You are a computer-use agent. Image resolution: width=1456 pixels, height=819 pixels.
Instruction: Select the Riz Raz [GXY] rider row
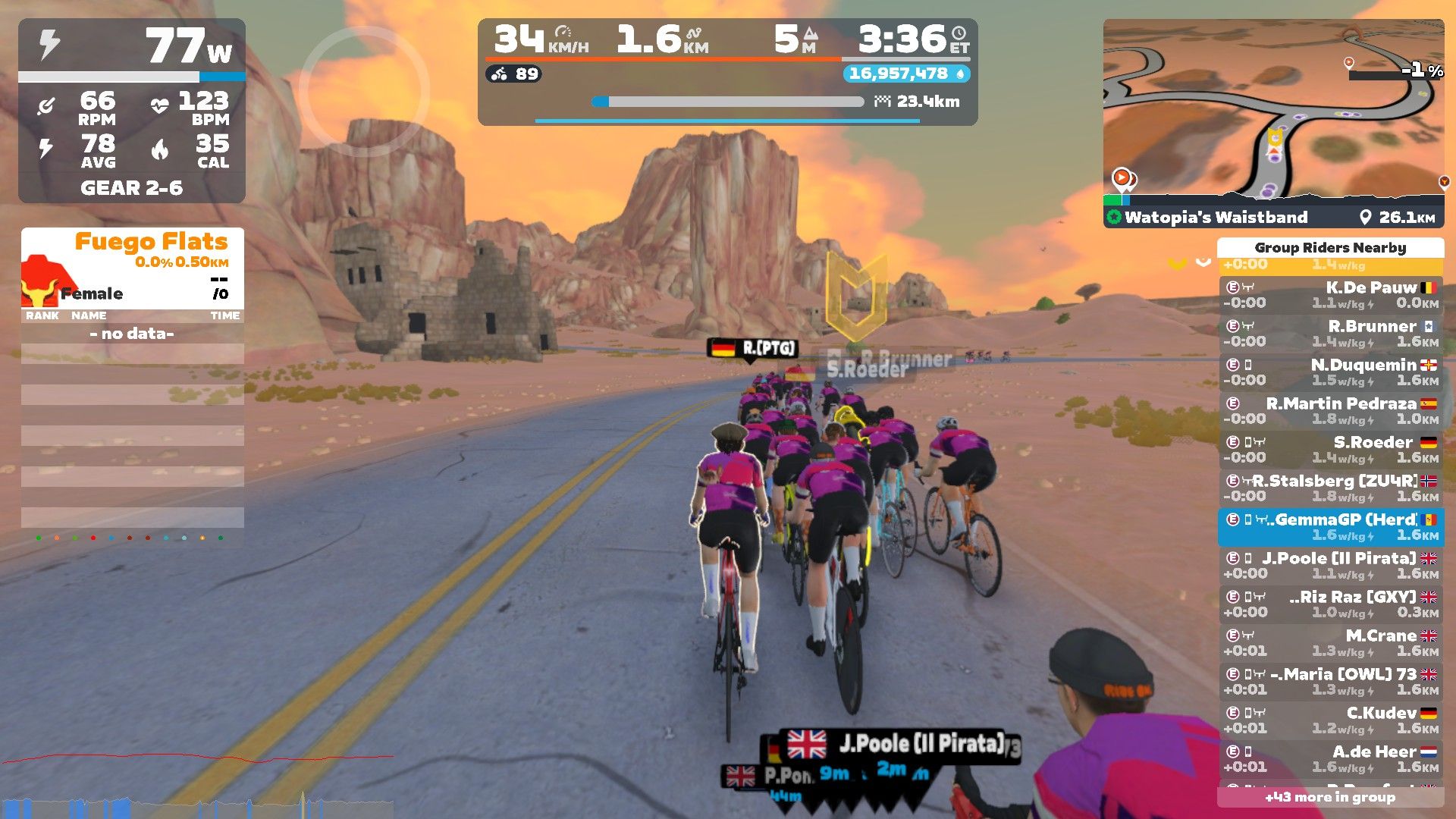[1331, 604]
